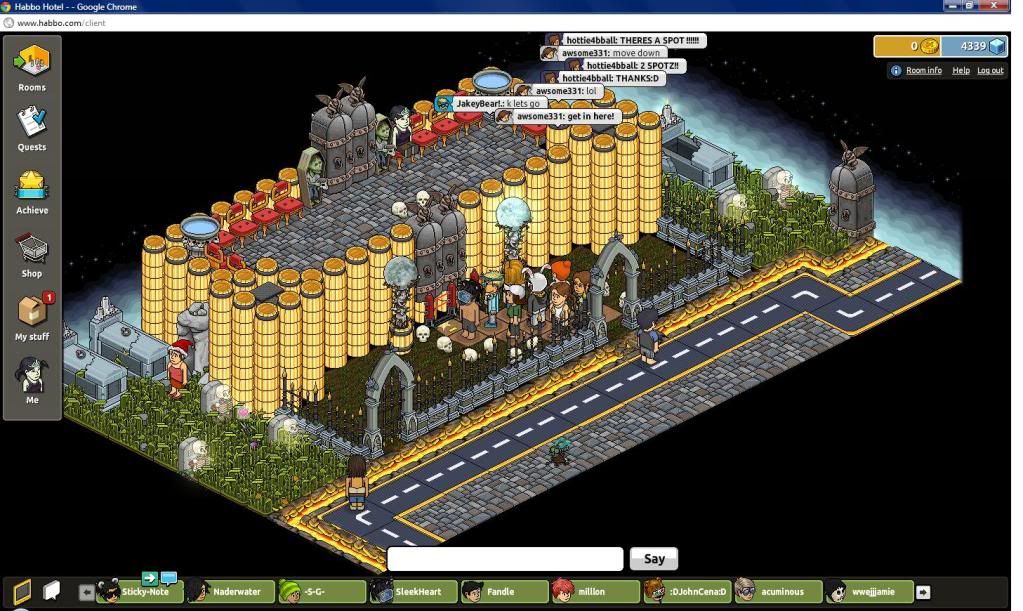The width and height of the screenshot is (1023, 611).
Task: Show previous friends with the left arrow
Action: pos(86,592)
